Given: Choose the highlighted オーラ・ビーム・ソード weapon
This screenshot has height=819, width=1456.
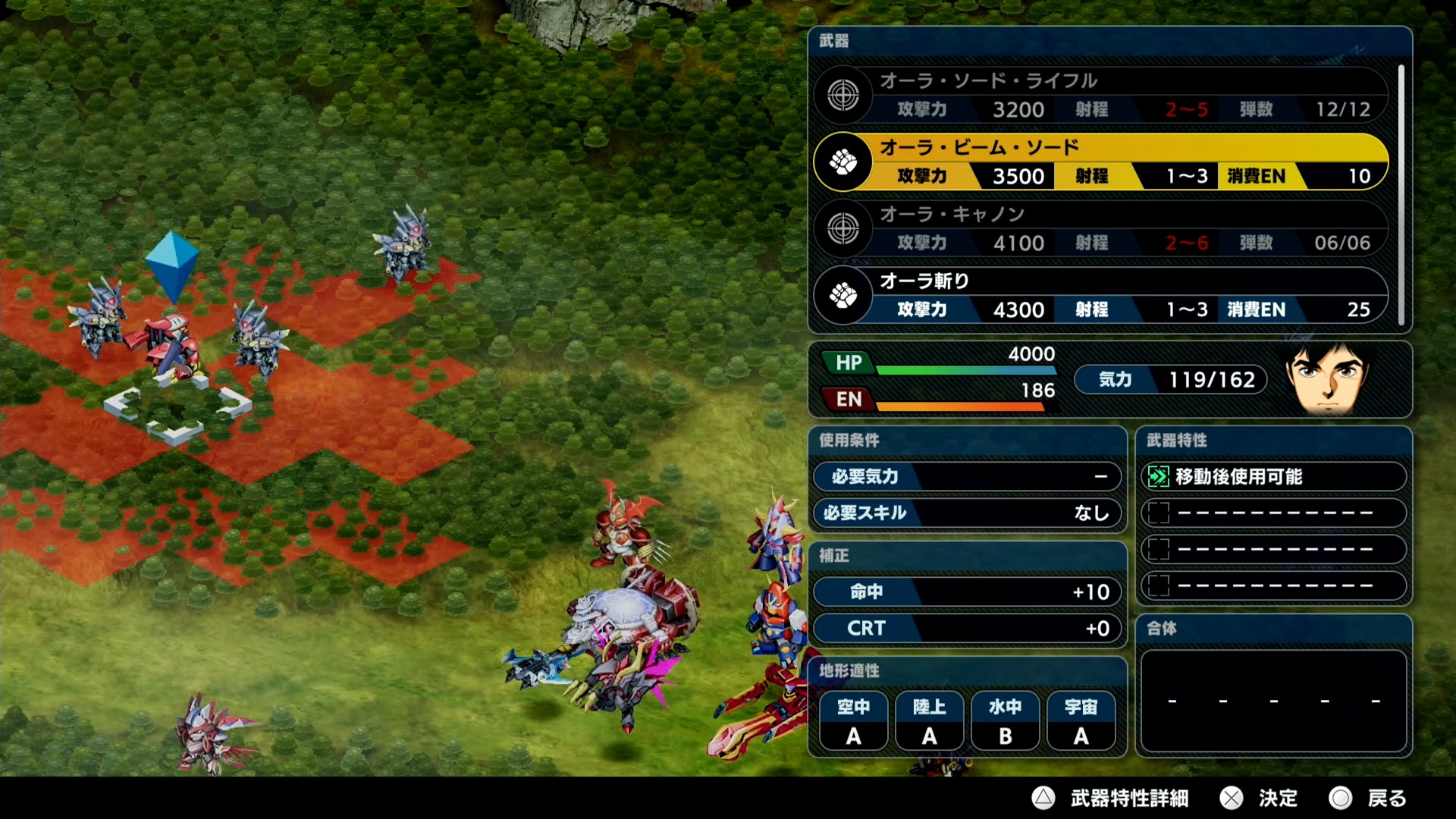Looking at the screenshot, I should pyautogui.click(x=1100, y=162).
